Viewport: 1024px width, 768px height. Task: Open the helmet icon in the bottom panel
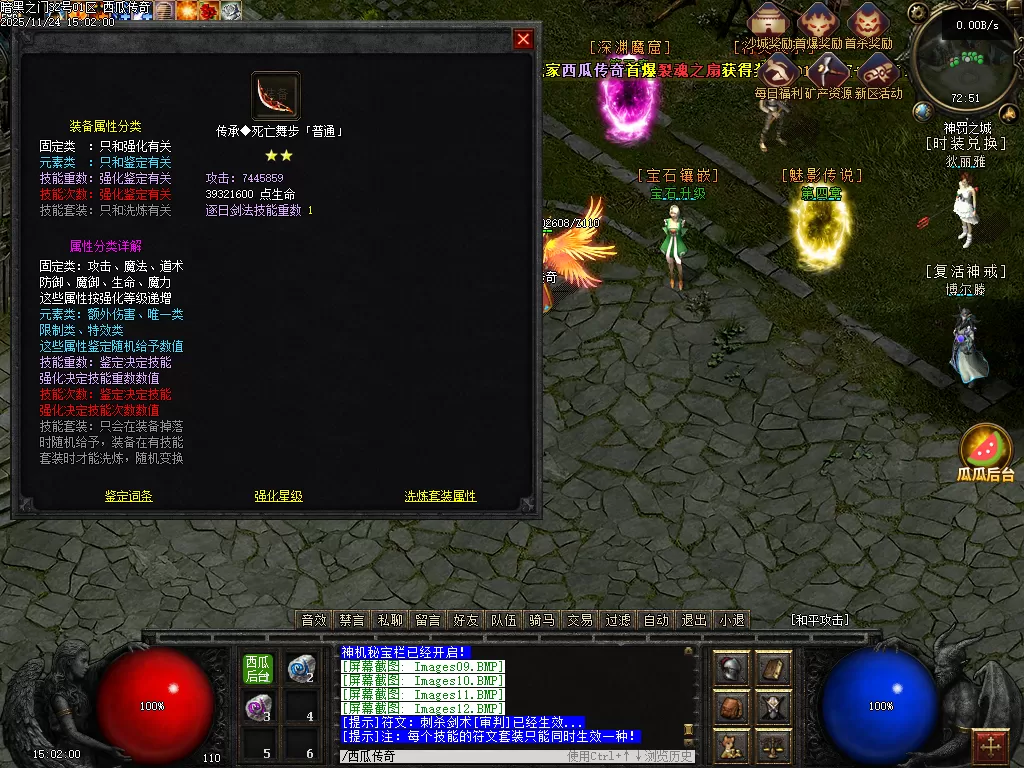[x=731, y=669]
